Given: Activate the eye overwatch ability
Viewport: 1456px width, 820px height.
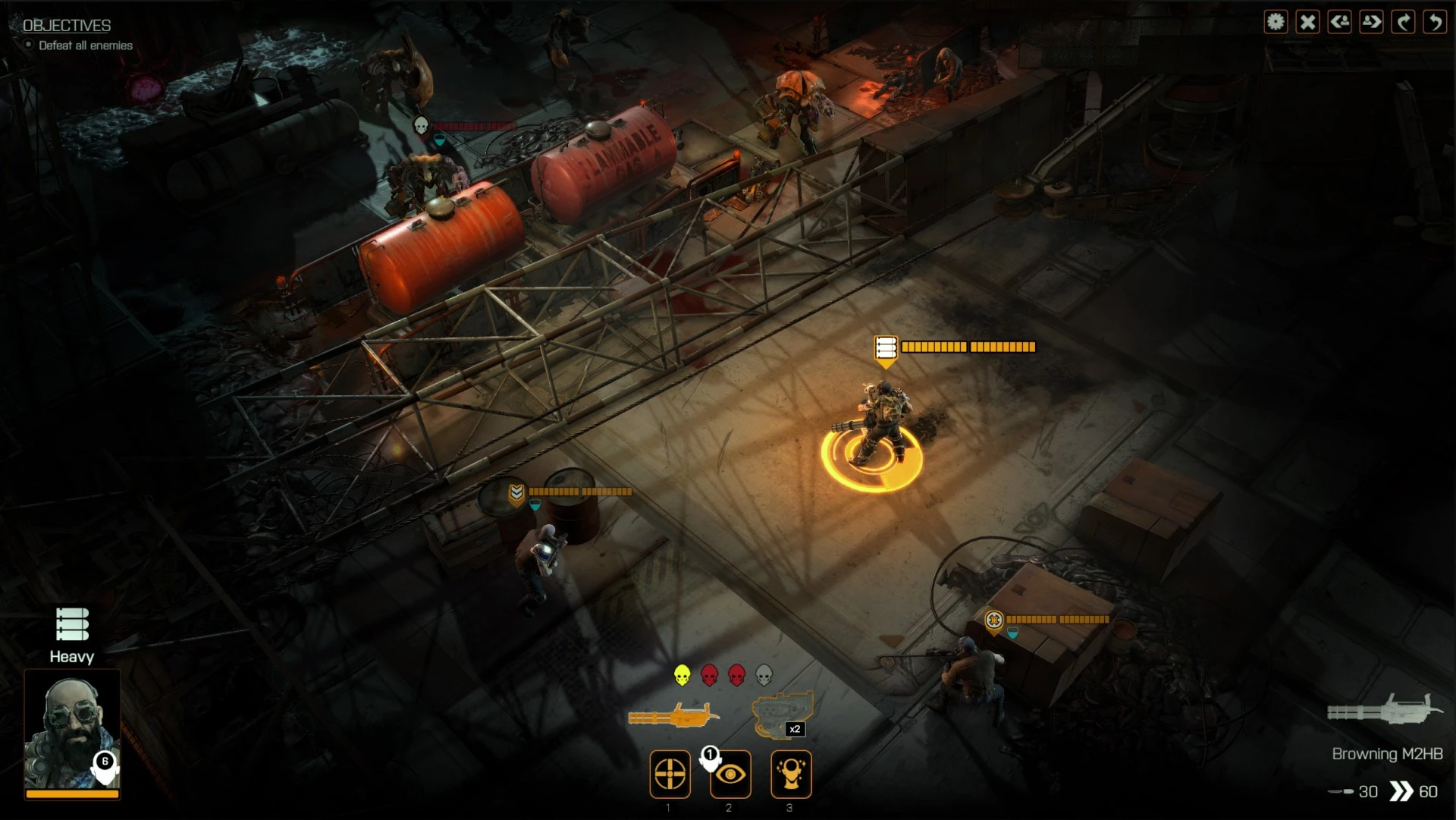Looking at the screenshot, I should (x=730, y=774).
